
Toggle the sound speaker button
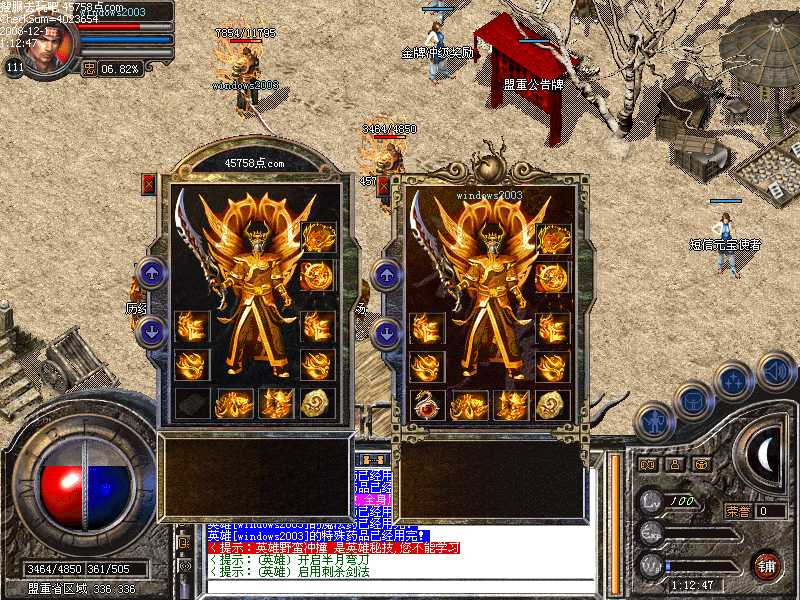pos(776,371)
